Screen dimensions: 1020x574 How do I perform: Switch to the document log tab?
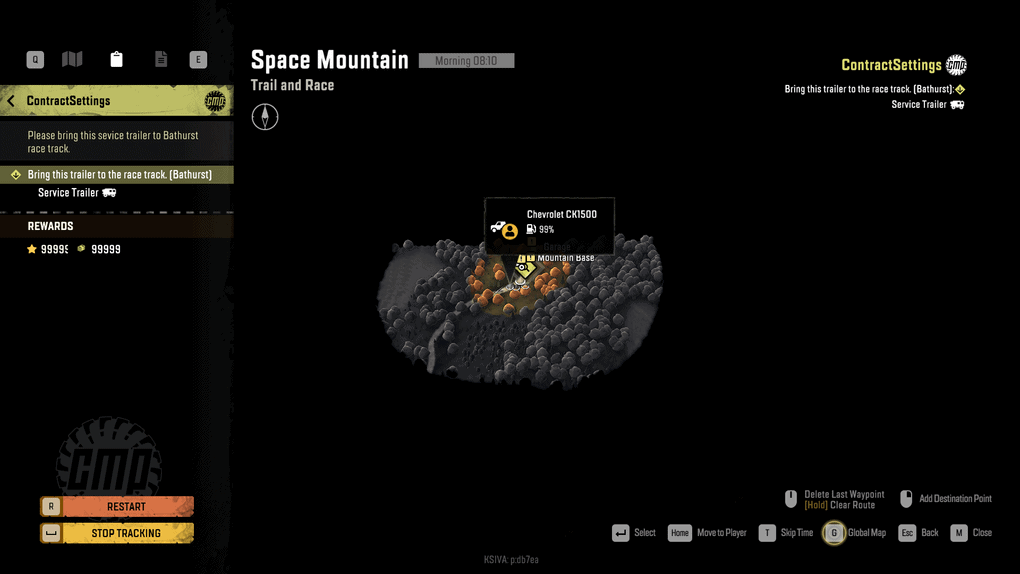[161, 60]
